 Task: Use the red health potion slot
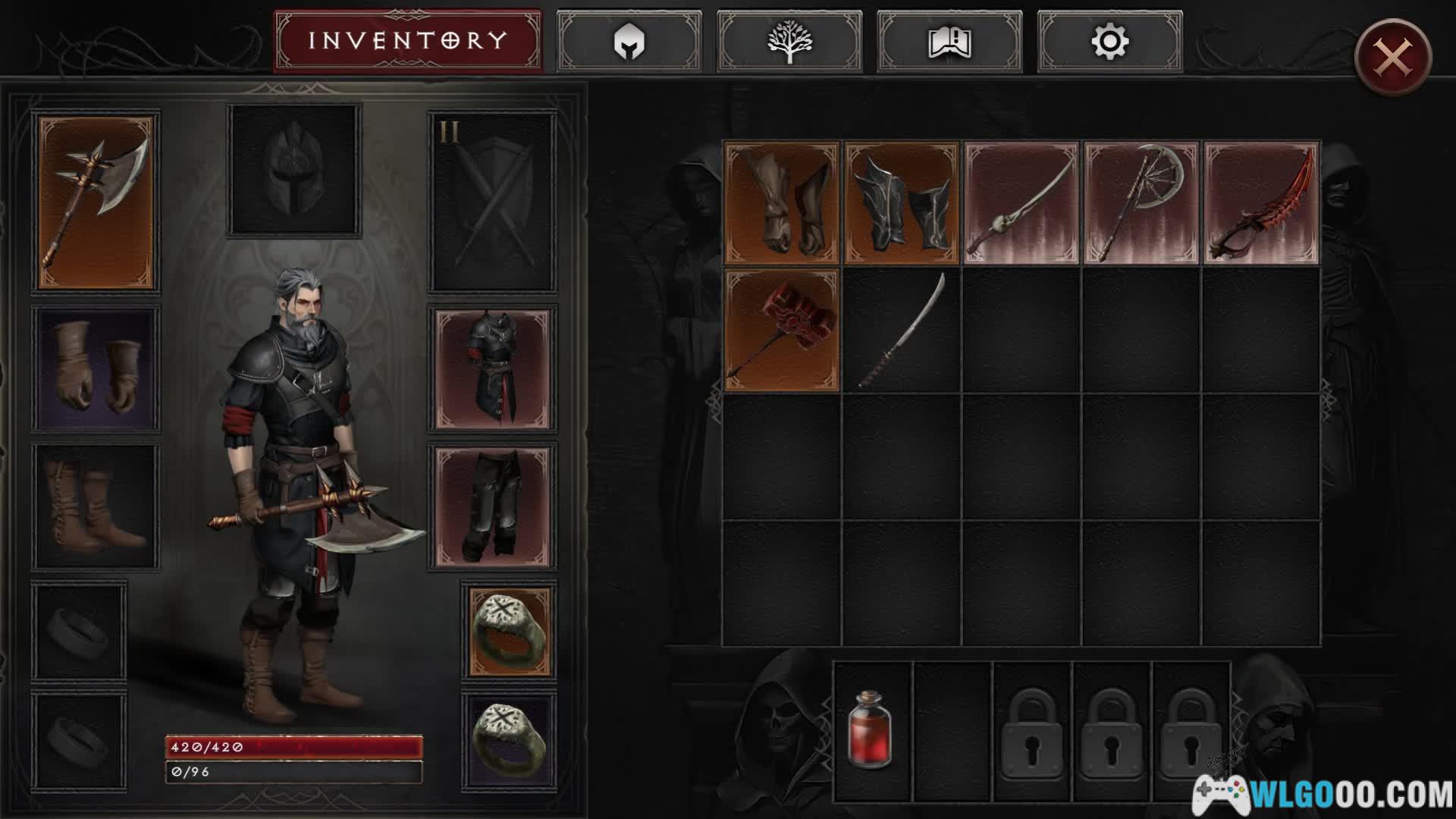pos(872,730)
